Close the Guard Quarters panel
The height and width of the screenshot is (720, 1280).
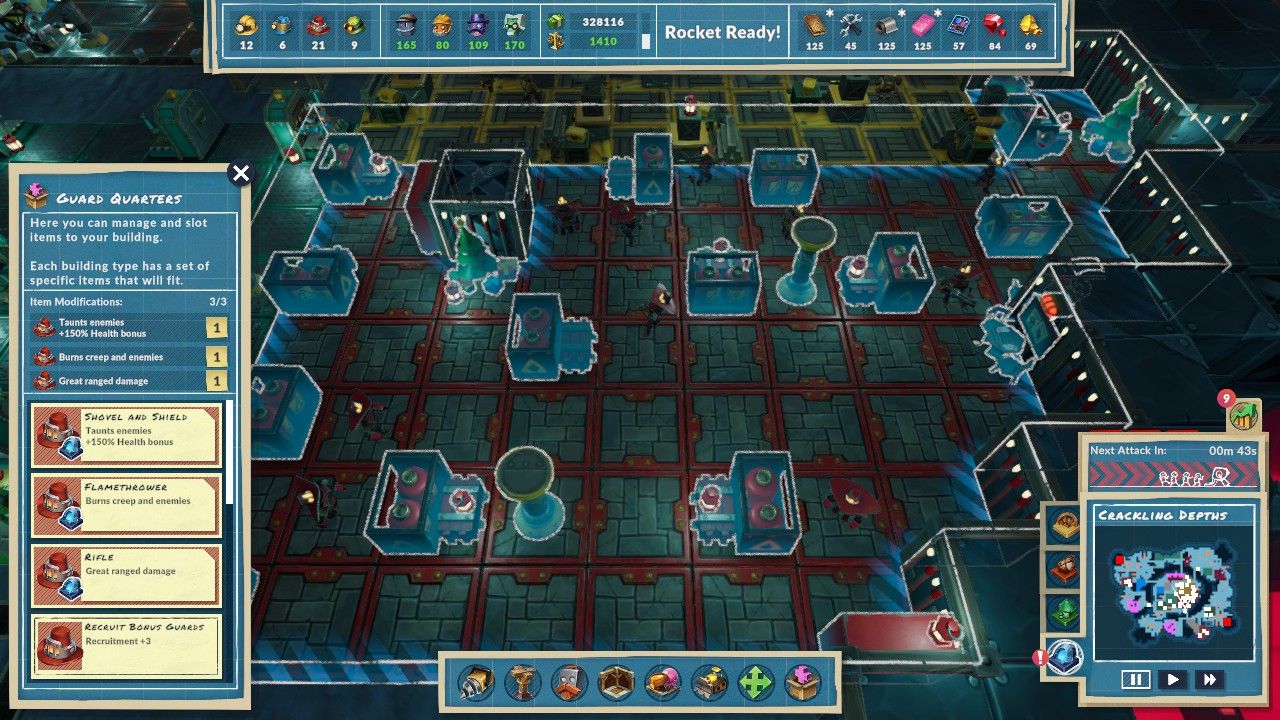(x=240, y=174)
